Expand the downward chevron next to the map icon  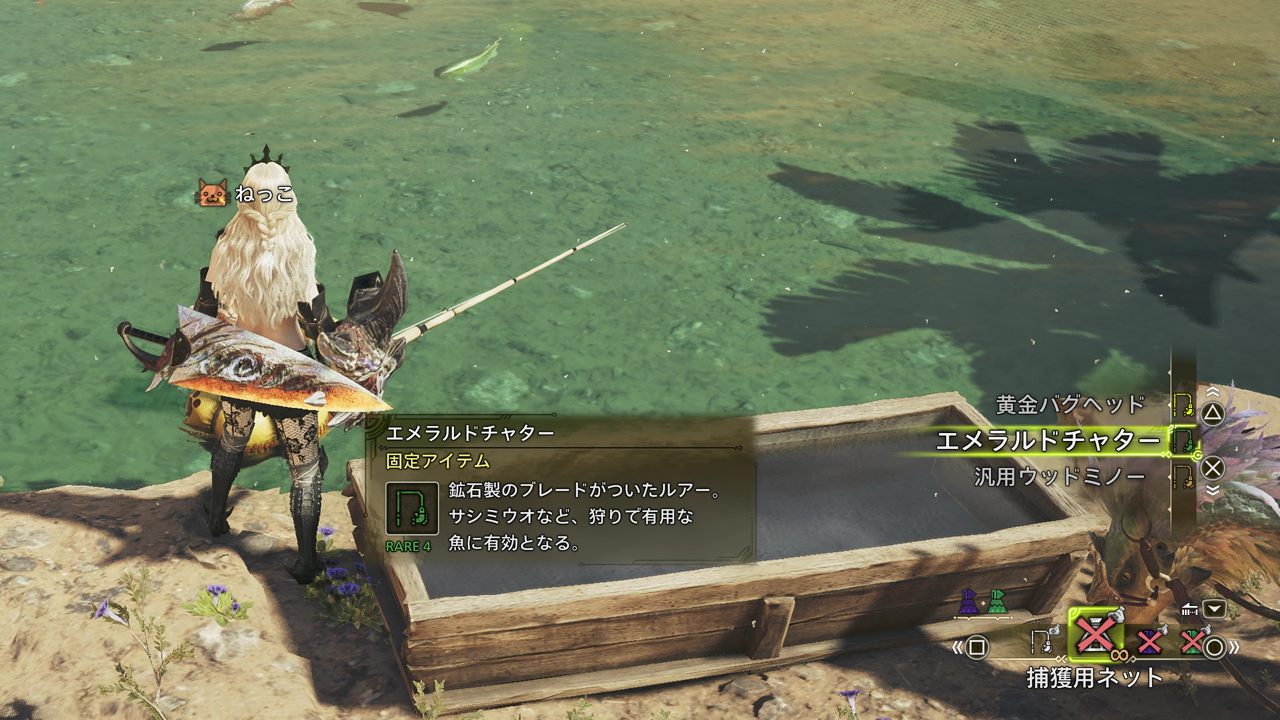[x=1214, y=608]
